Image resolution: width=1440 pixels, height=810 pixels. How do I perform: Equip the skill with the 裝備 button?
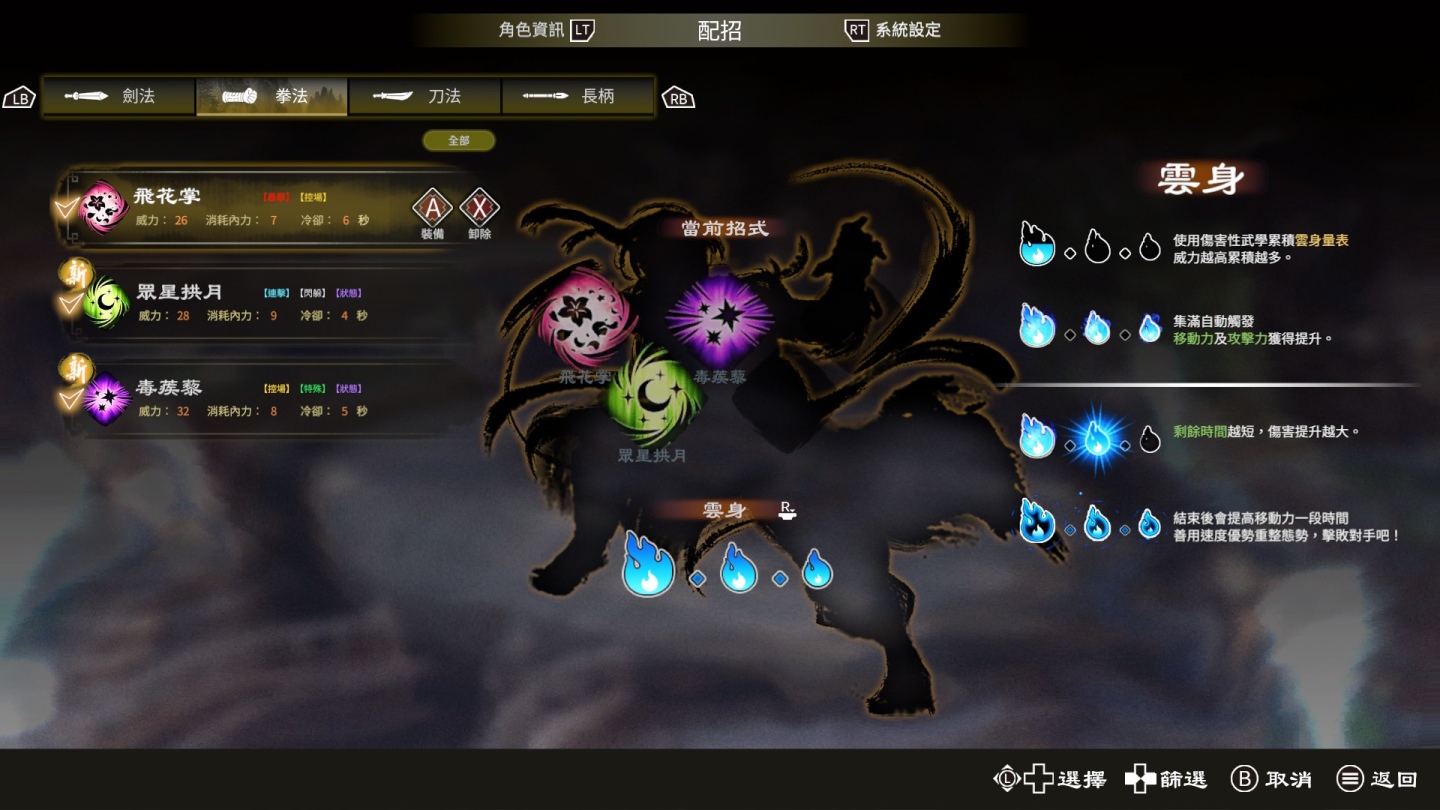pos(432,210)
